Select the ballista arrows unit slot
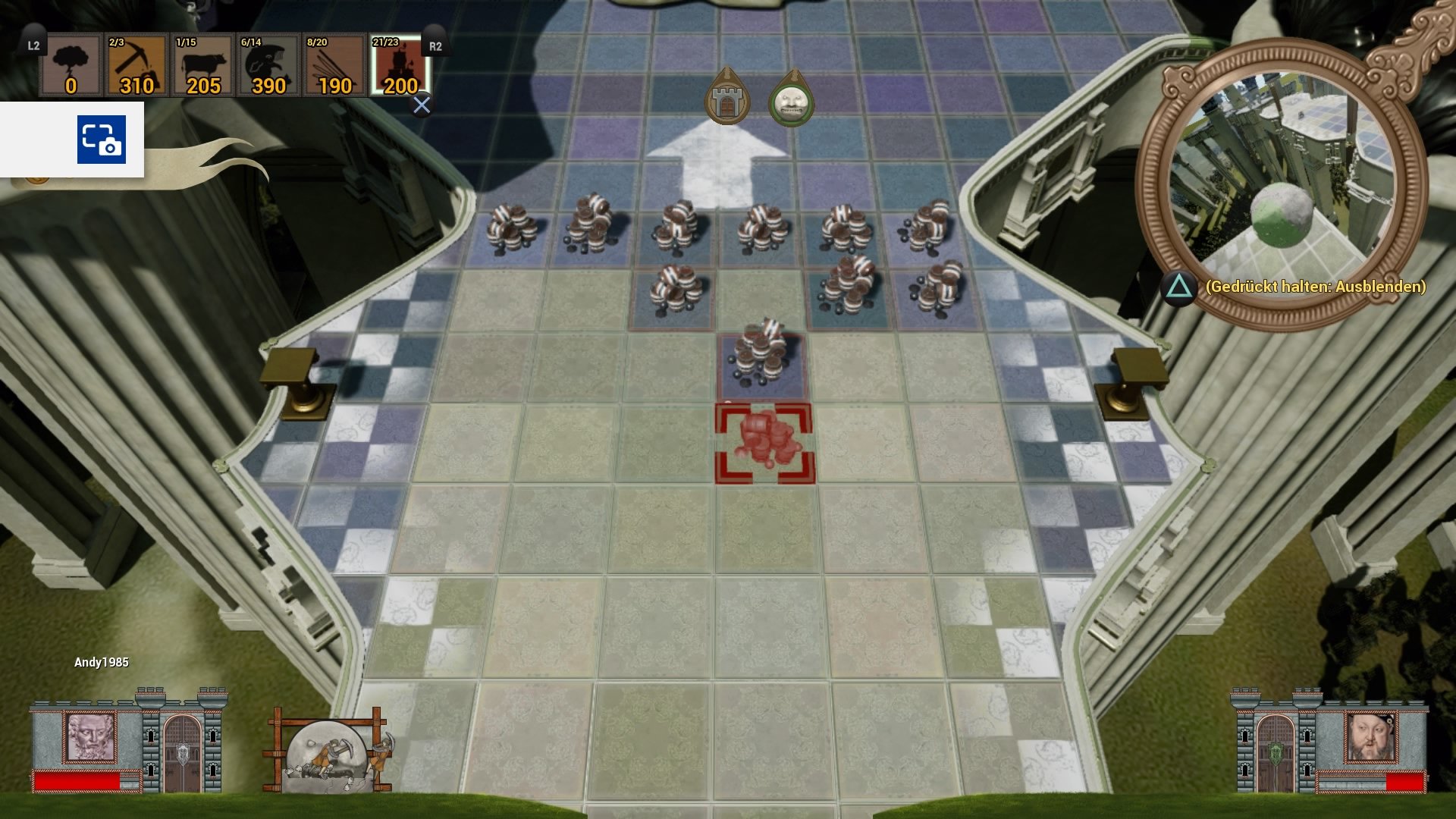 (334, 66)
